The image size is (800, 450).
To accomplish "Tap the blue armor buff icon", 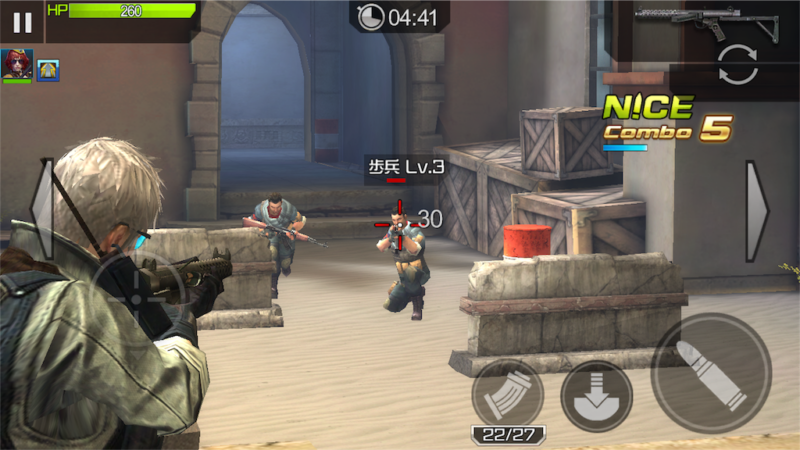I will coord(48,69).
